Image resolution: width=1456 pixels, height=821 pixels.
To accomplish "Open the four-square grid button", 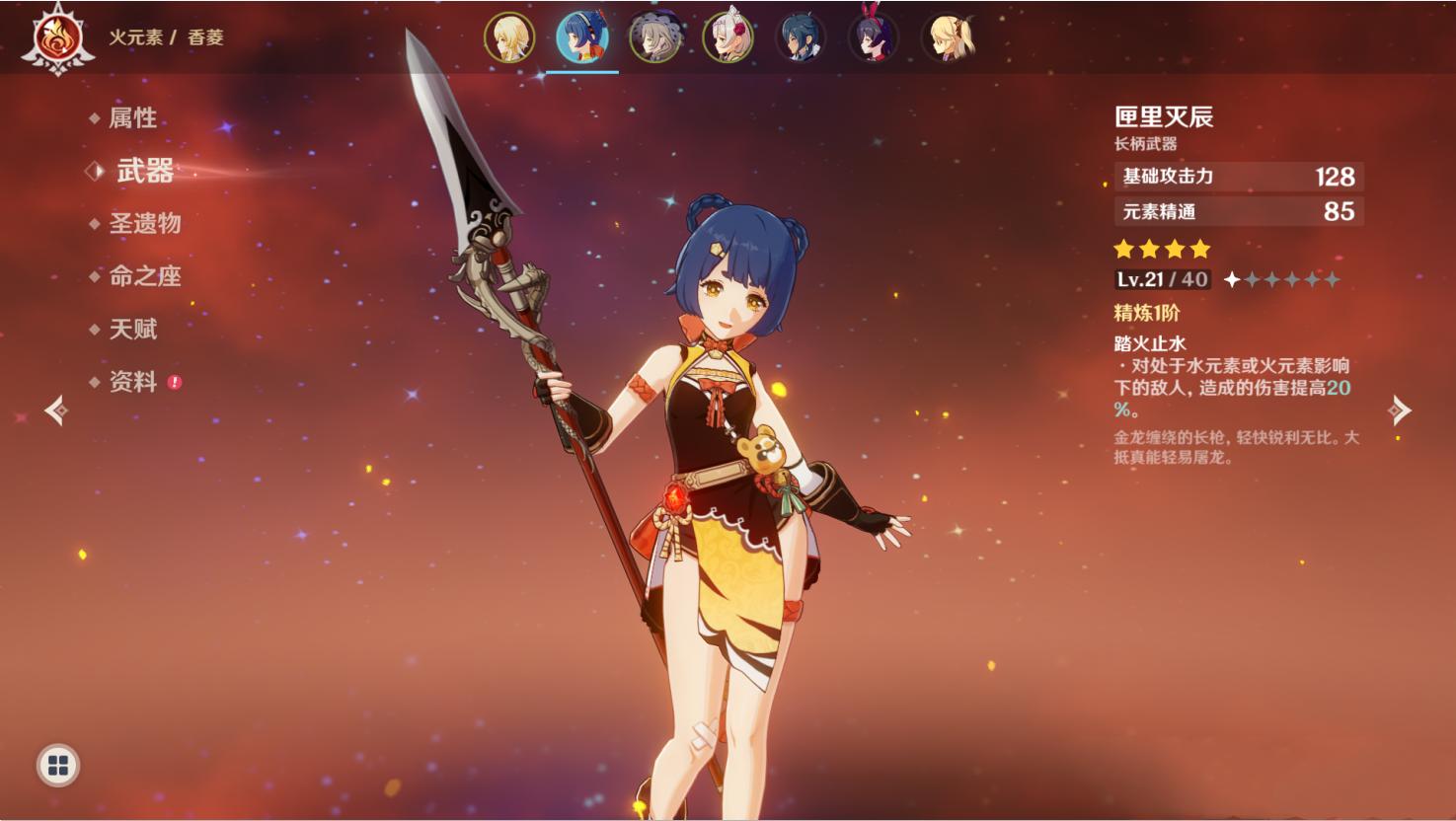I will click(58, 766).
